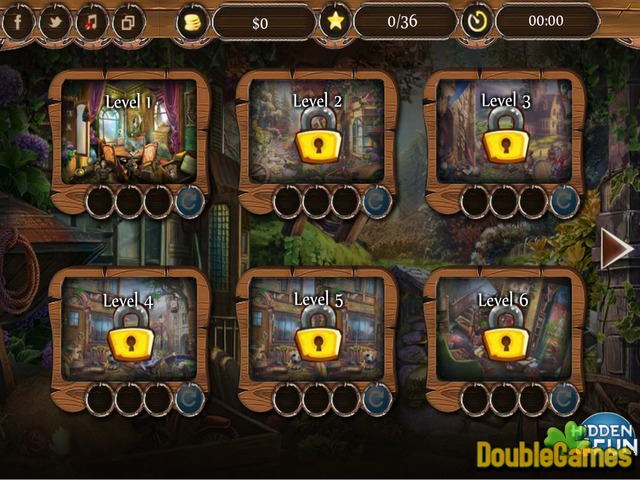Choose the locked Level 2 tile
The width and height of the screenshot is (640, 480).
click(x=317, y=133)
